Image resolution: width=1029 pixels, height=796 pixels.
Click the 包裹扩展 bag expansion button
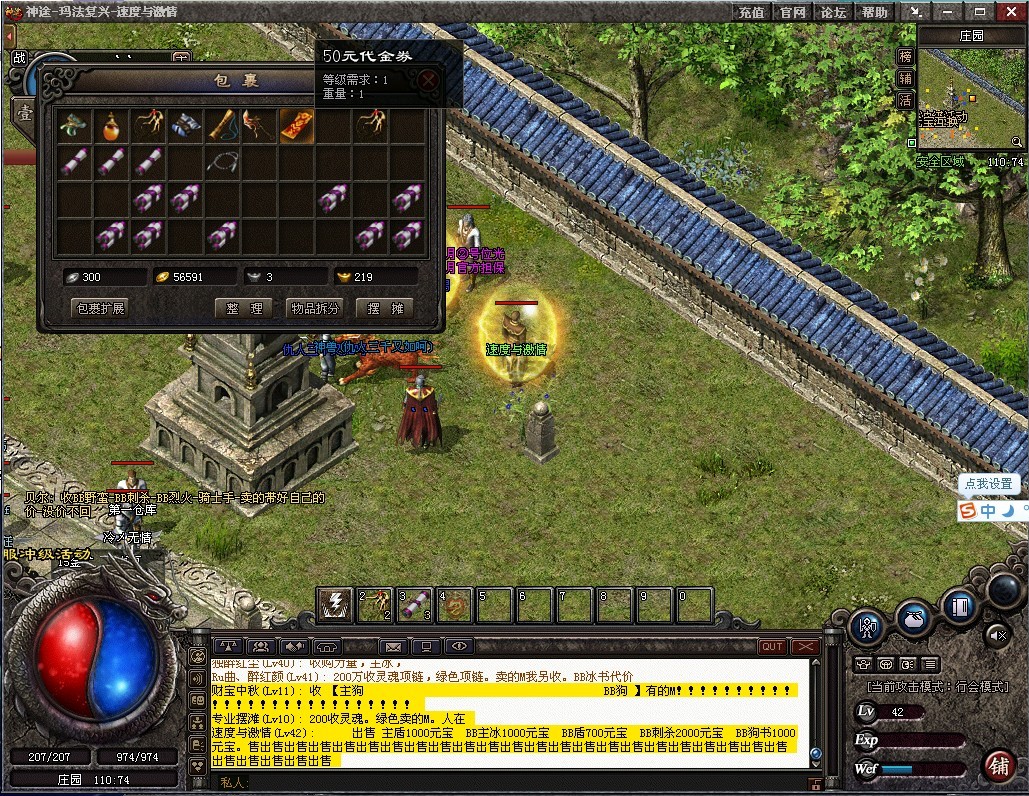point(101,308)
